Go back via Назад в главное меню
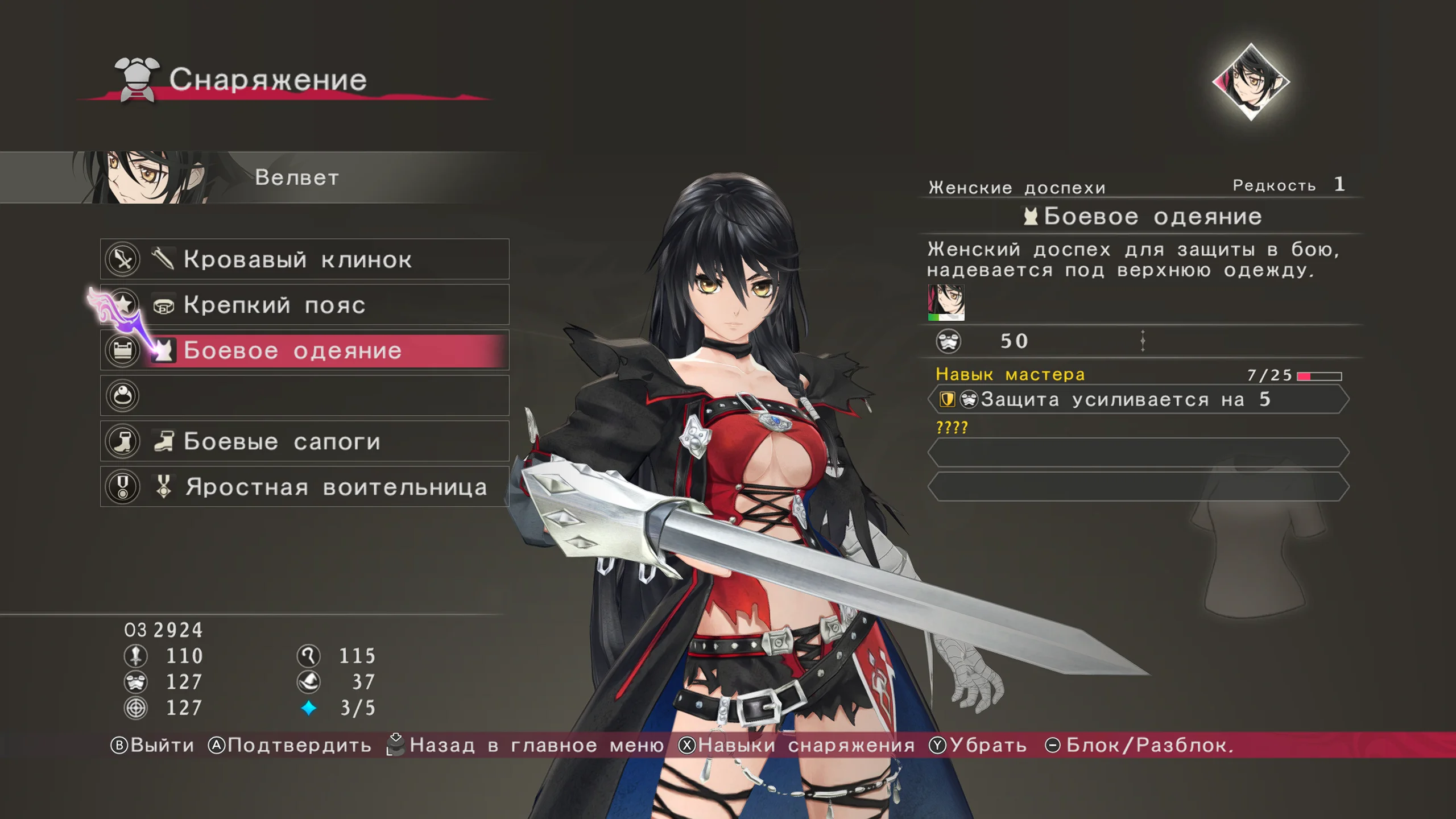 [526, 745]
